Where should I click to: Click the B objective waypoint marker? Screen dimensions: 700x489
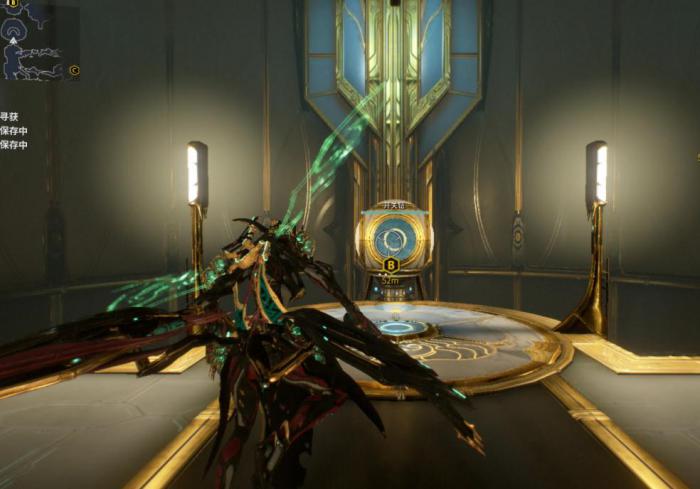click(x=391, y=265)
